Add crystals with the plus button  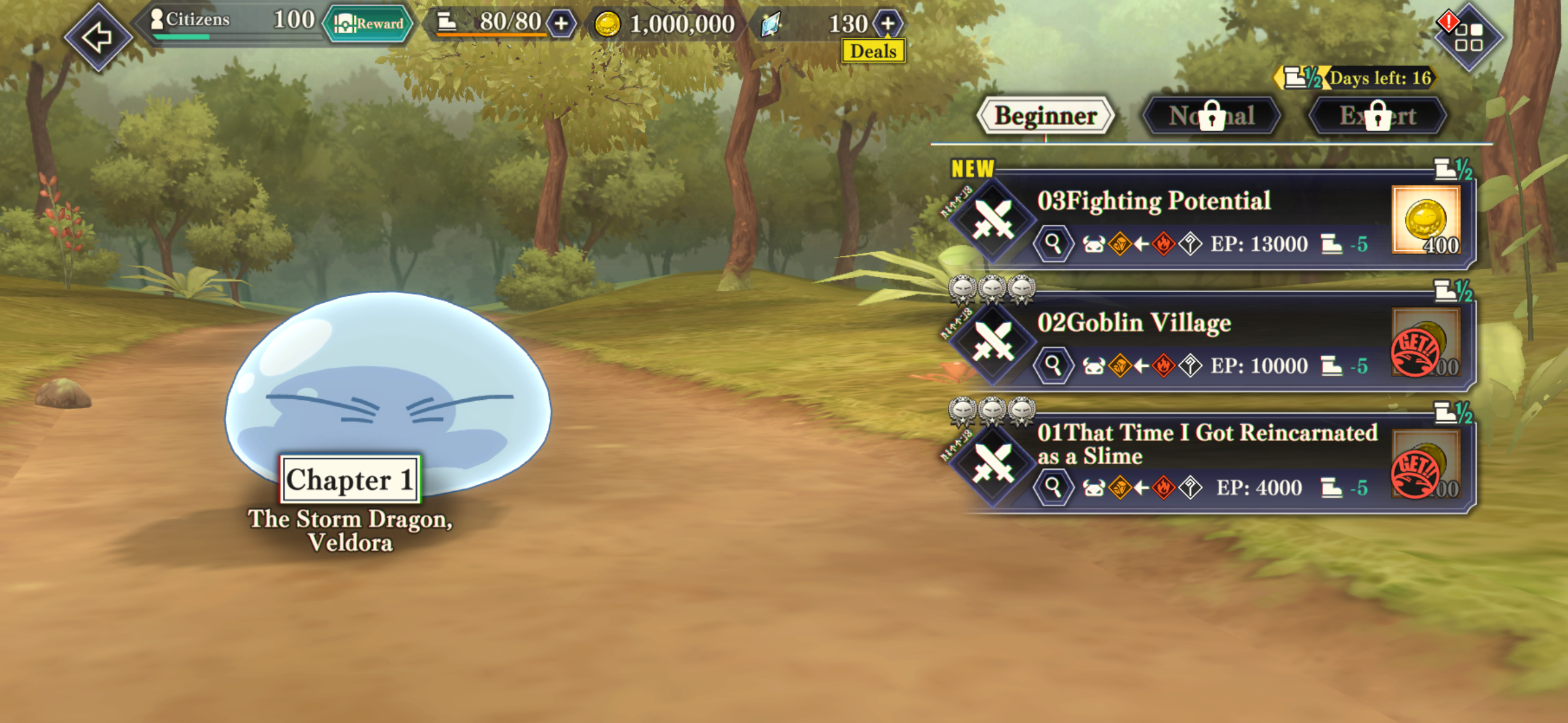pos(888,24)
